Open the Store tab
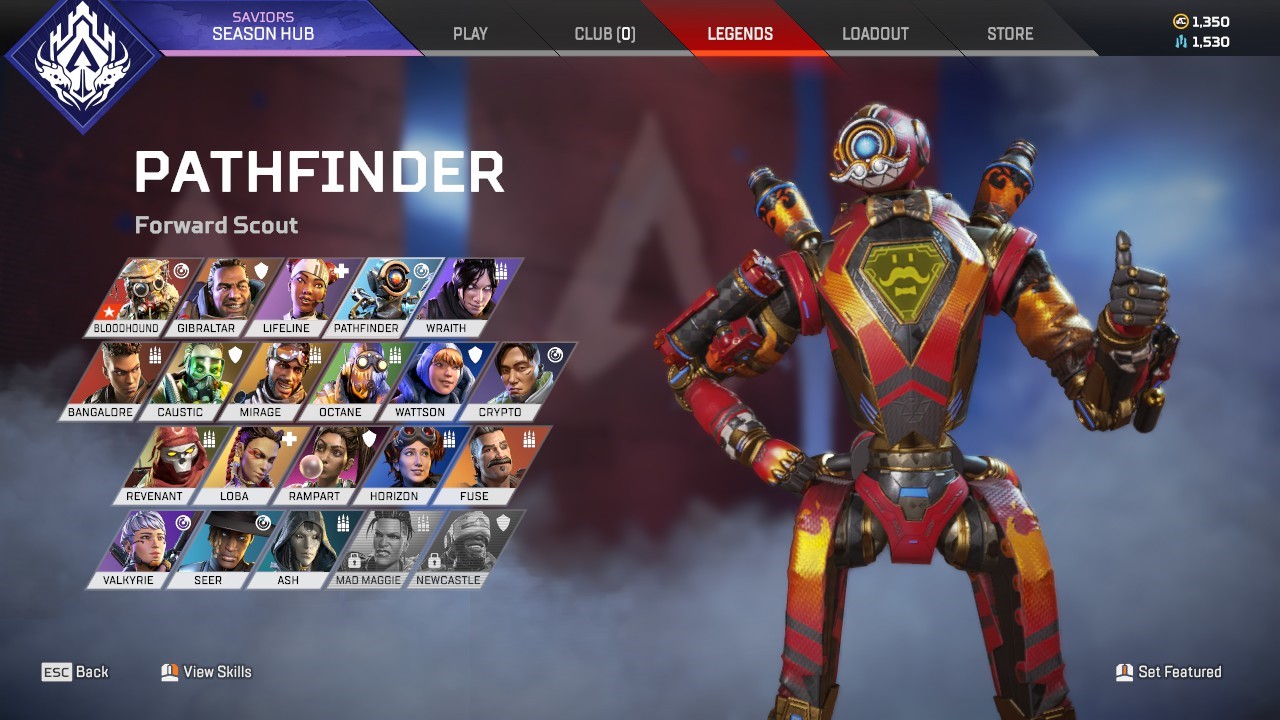The width and height of the screenshot is (1280, 720). (x=1009, y=33)
